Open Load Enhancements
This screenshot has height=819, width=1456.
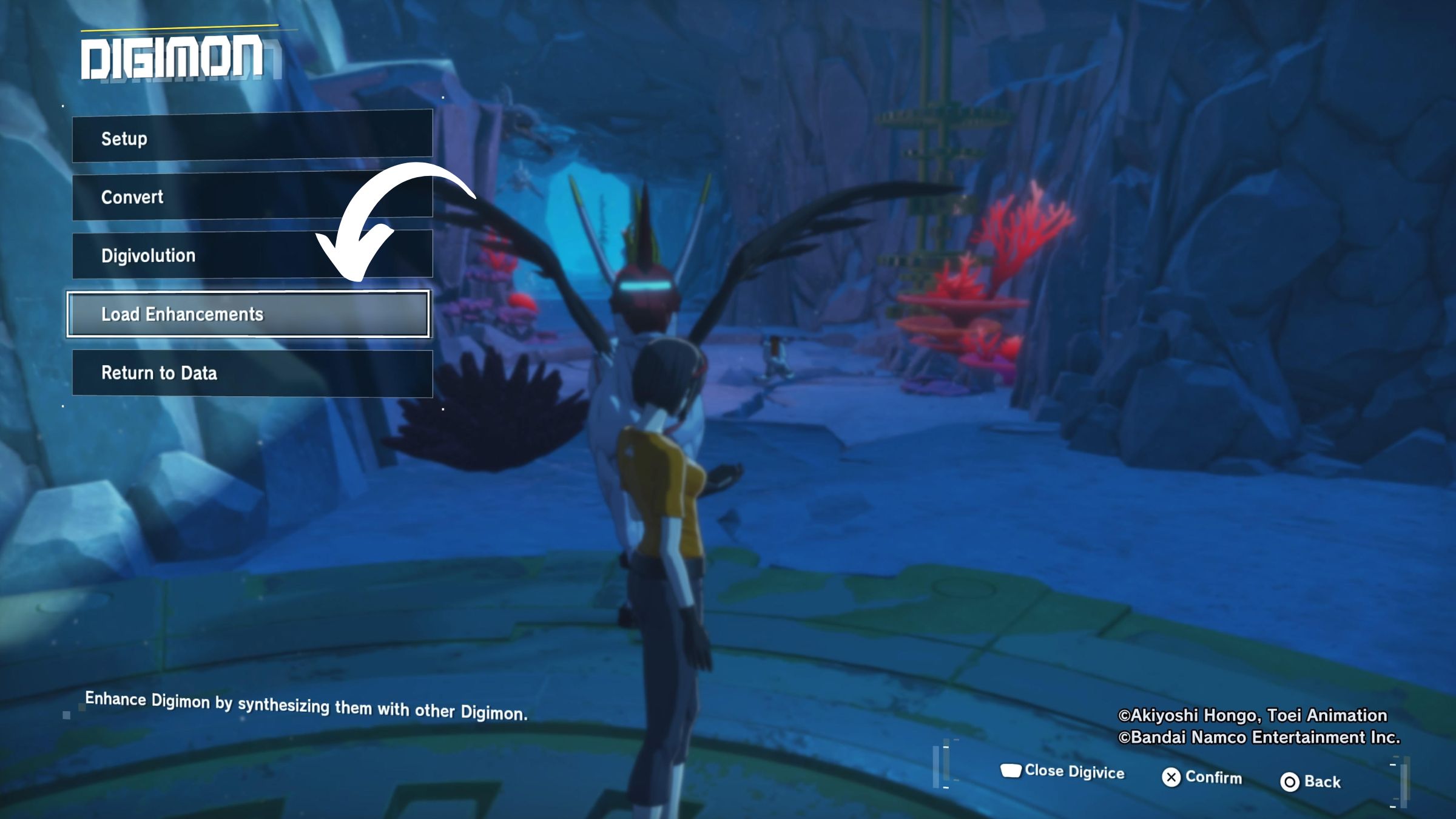(248, 314)
